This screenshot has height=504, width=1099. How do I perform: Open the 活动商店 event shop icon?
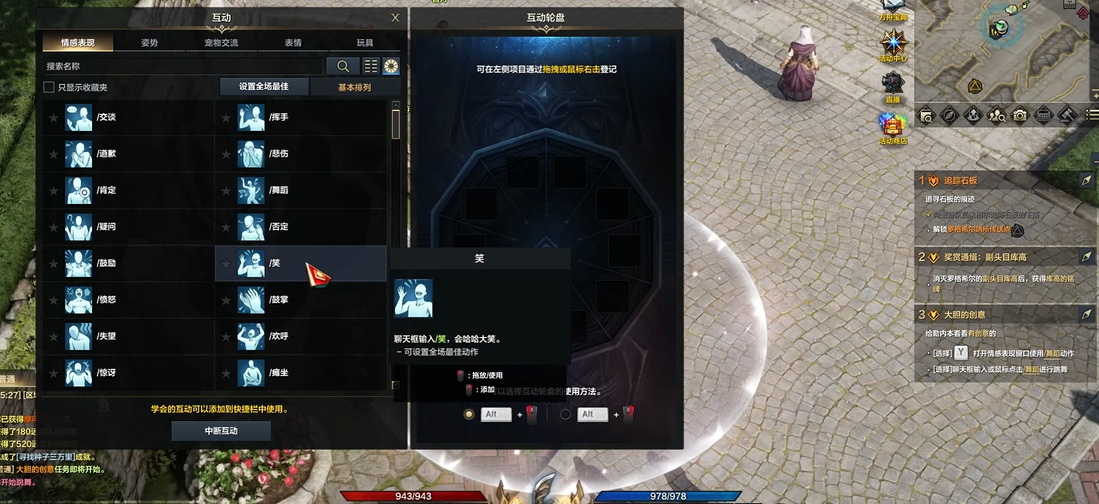point(892,128)
